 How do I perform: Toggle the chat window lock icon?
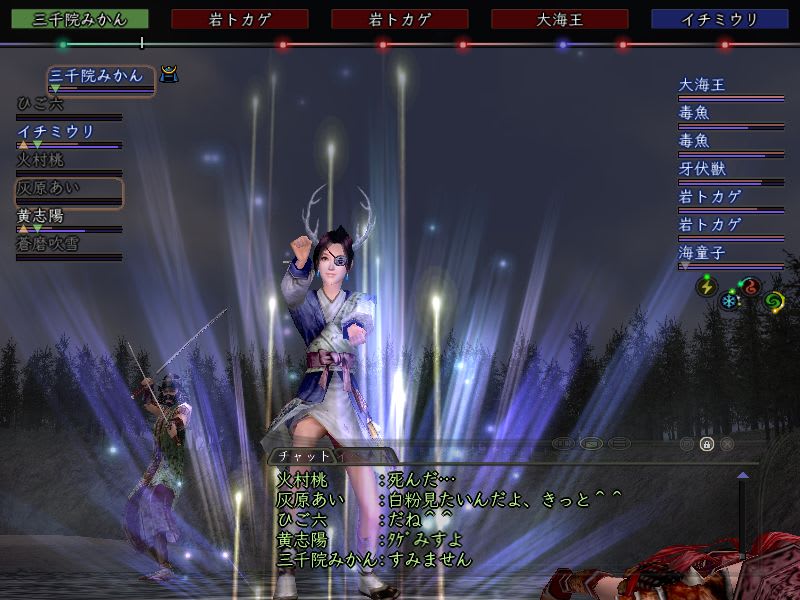tap(706, 443)
